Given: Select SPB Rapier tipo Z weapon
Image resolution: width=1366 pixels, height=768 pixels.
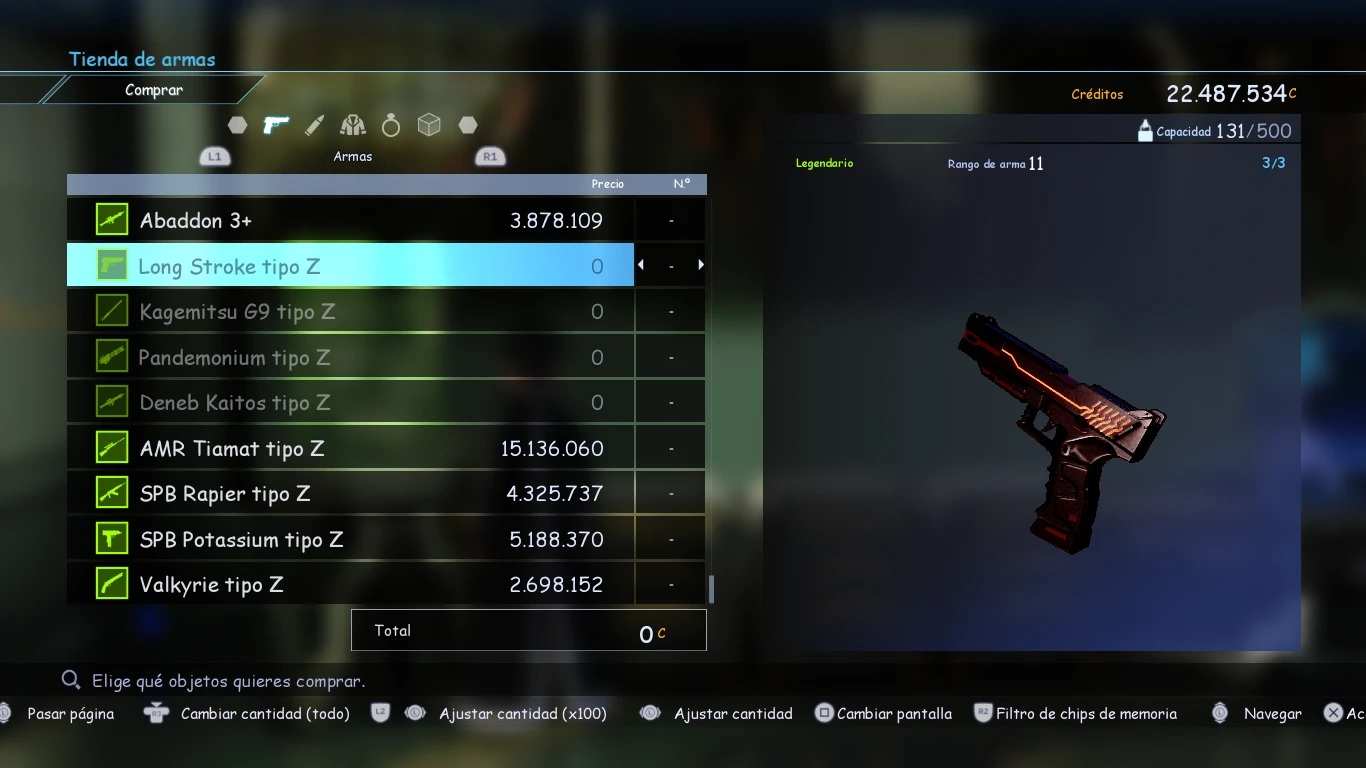Looking at the screenshot, I should tap(350, 494).
